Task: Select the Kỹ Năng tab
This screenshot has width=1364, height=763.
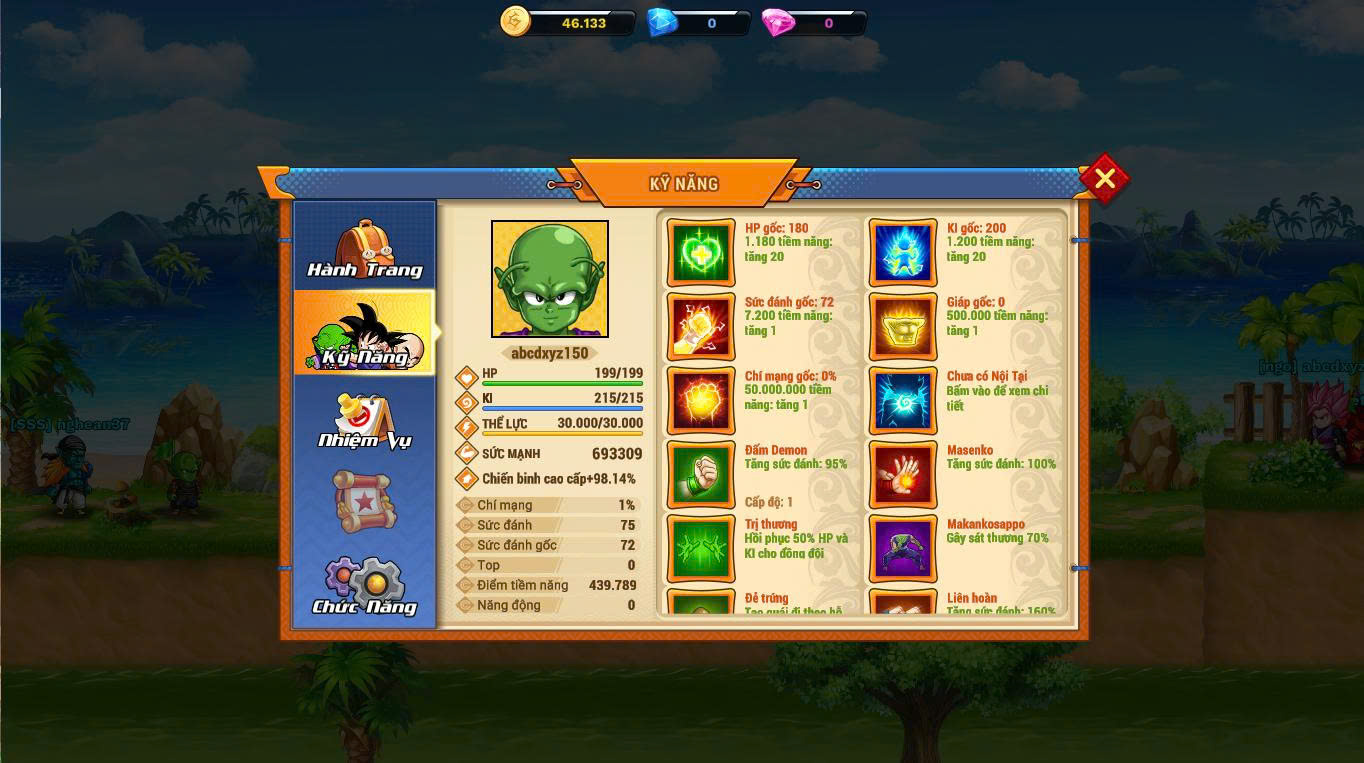Action: pyautogui.click(x=364, y=334)
